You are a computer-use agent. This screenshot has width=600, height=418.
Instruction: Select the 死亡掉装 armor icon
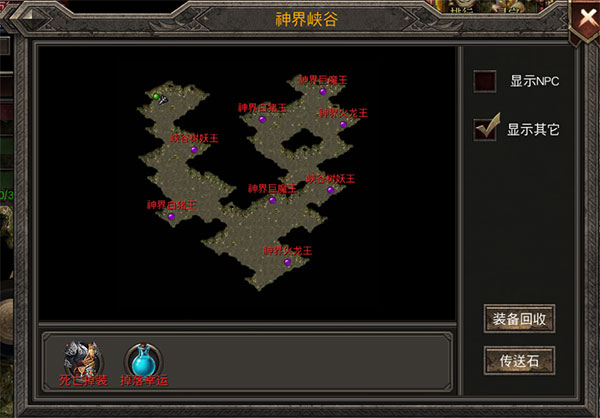coord(82,358)
